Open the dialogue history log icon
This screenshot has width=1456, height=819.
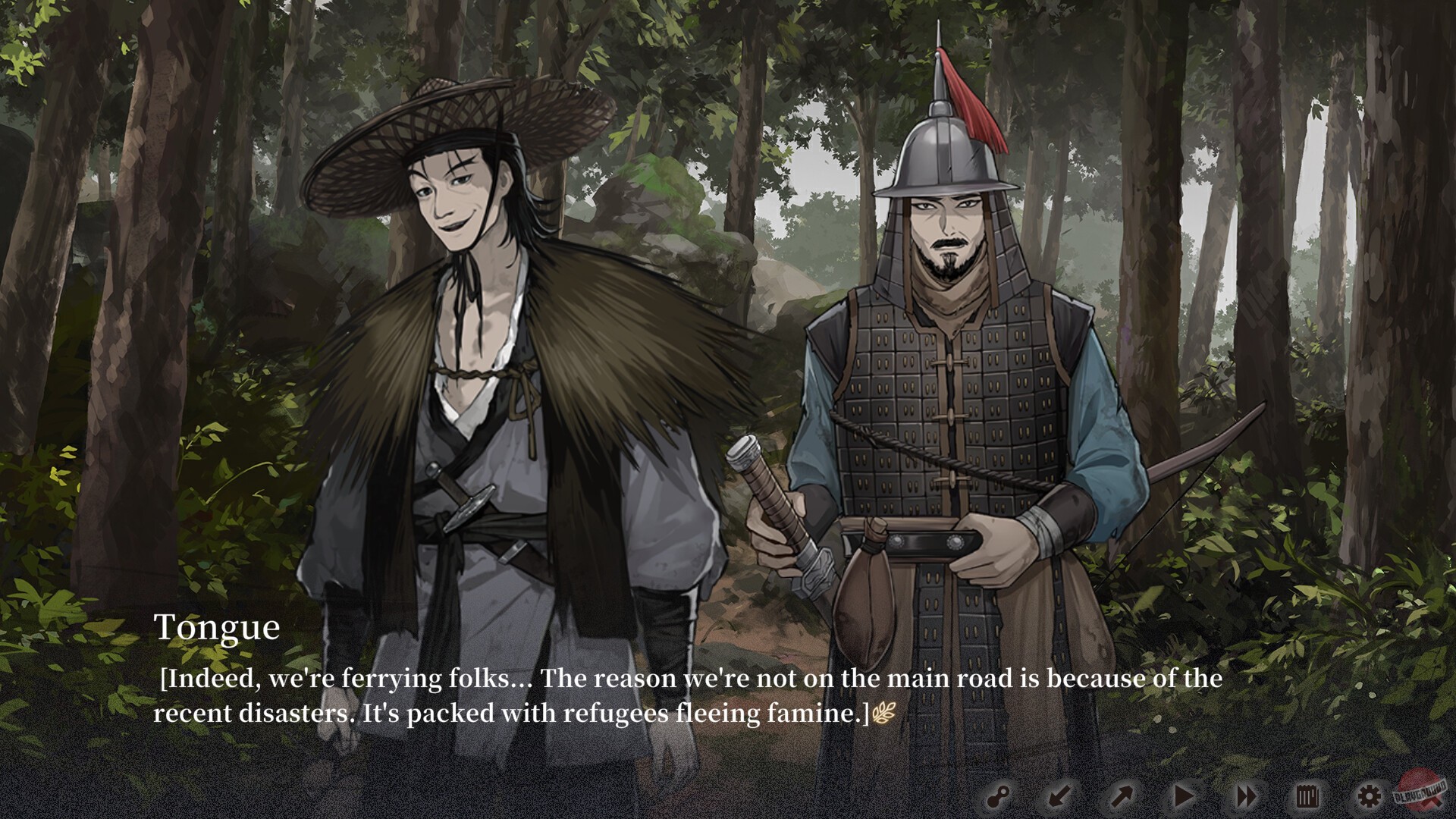1309,795
